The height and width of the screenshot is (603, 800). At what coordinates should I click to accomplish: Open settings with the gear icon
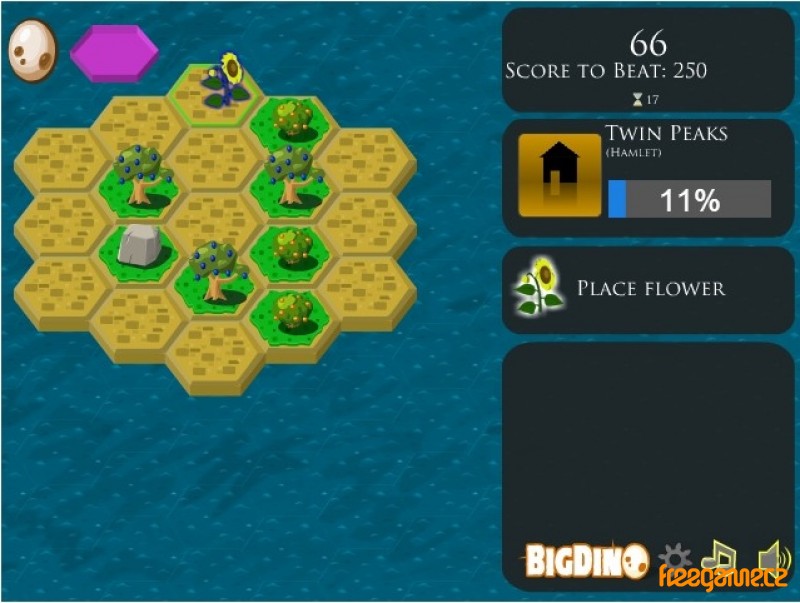point(676,557)
